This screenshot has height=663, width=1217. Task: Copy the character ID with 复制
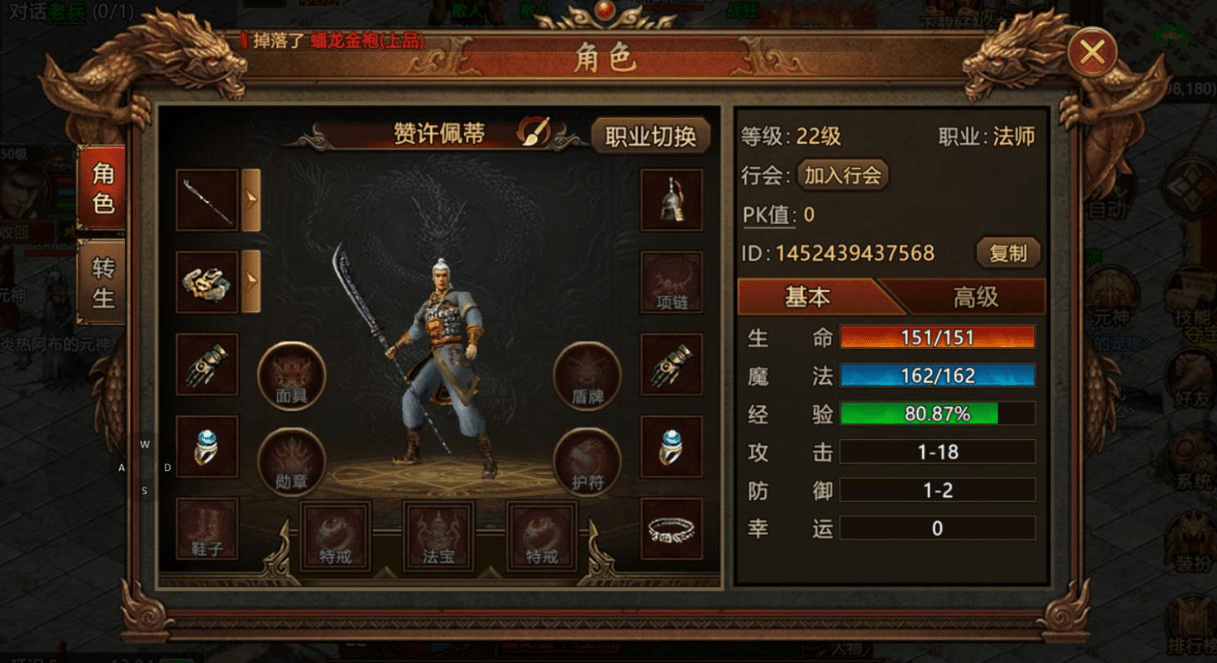pyautogui.click(x=1008, y=253)
